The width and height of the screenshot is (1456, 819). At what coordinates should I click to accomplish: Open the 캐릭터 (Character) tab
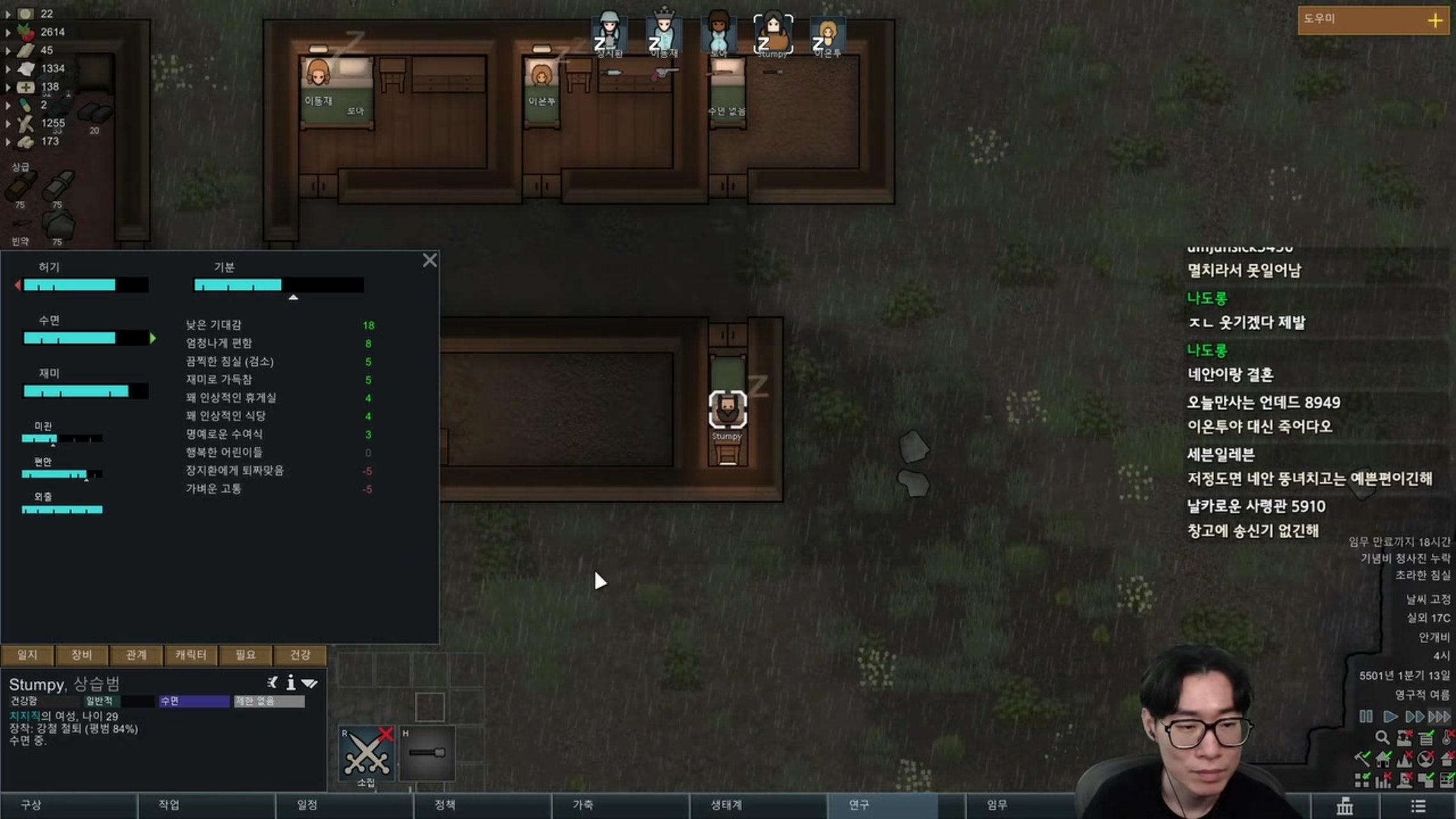pyautogui.click(x=191, y=655)
